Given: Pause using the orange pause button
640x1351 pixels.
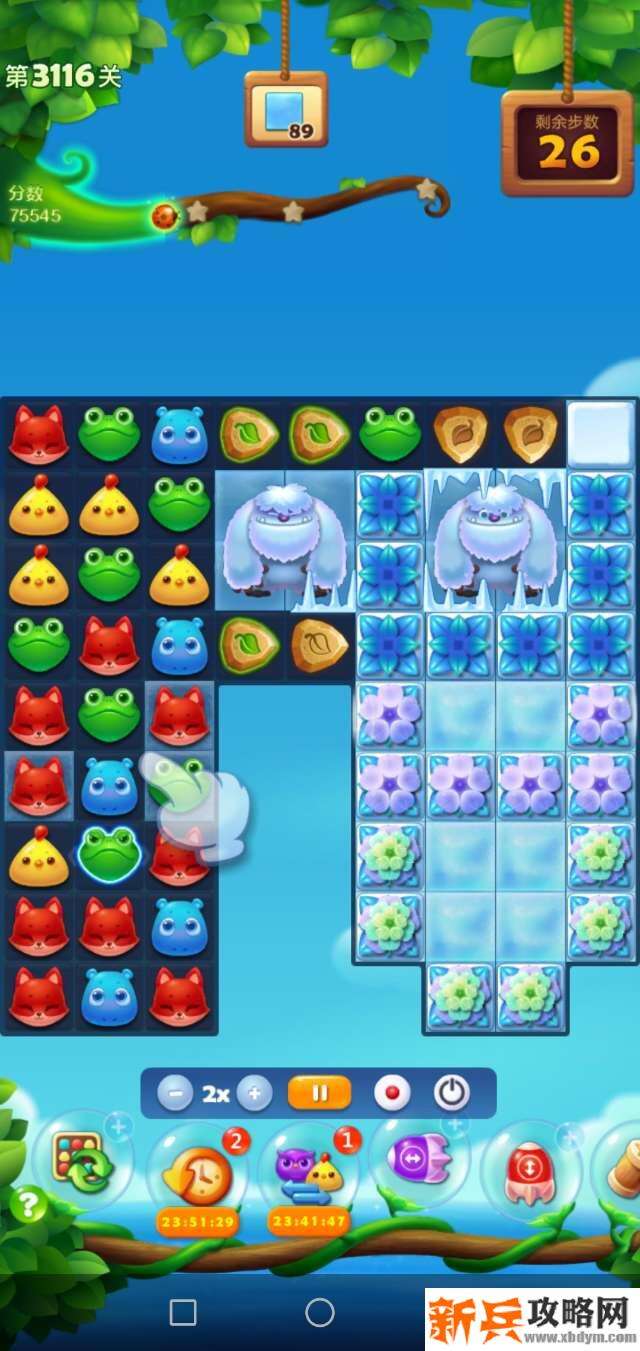Looking at the screenshot, I should [x=319, y=1093].
